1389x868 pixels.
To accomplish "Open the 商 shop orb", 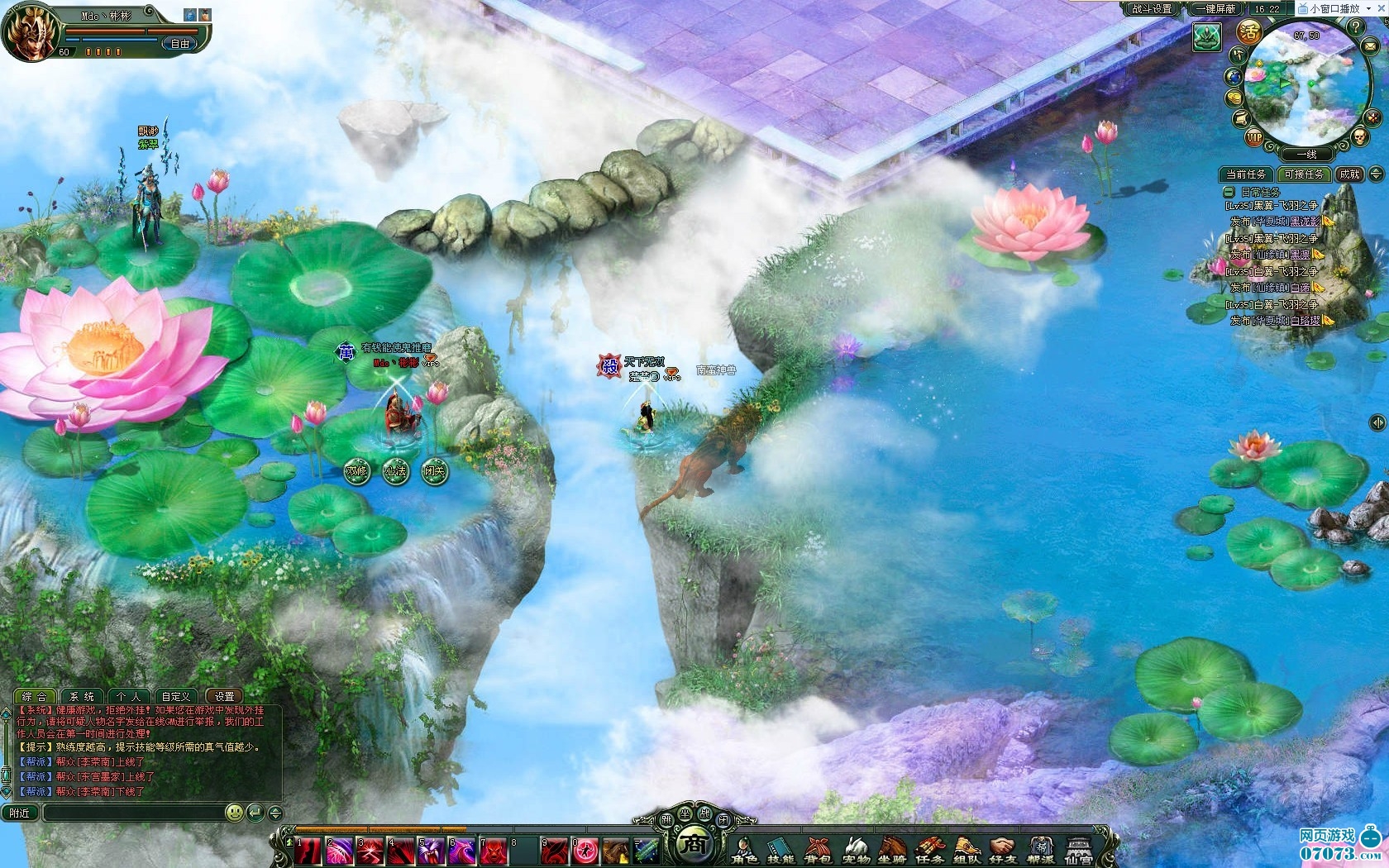I will tap(694, 845).
